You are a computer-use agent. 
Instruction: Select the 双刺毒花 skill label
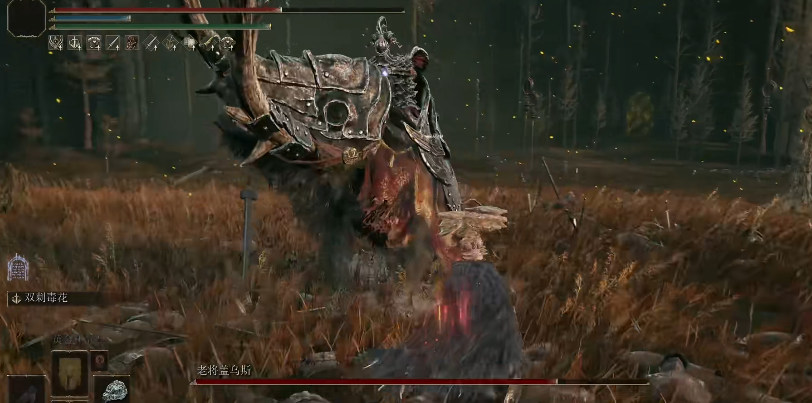44,297
